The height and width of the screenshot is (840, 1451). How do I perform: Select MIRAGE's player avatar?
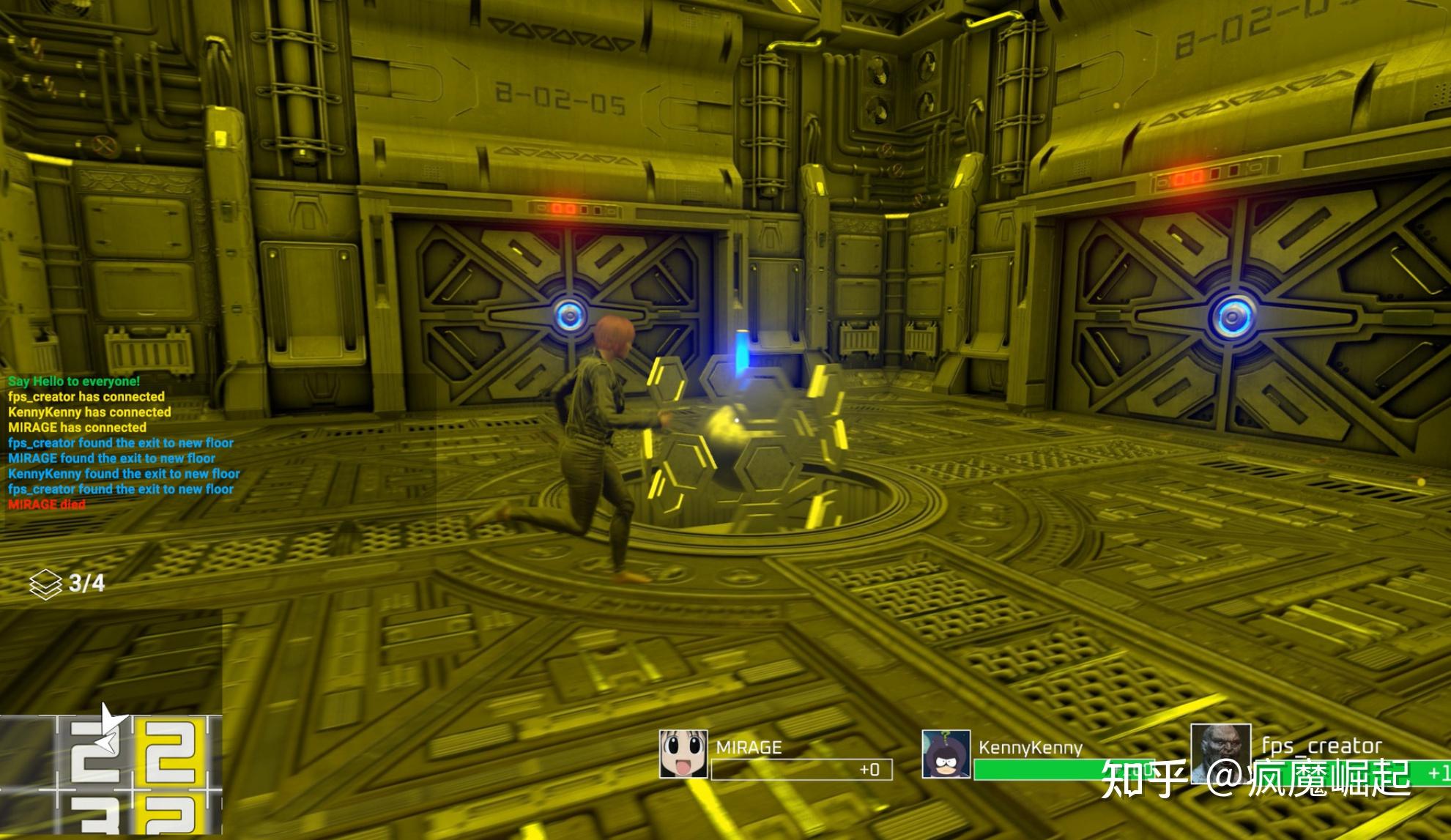[x=683, y=754]
